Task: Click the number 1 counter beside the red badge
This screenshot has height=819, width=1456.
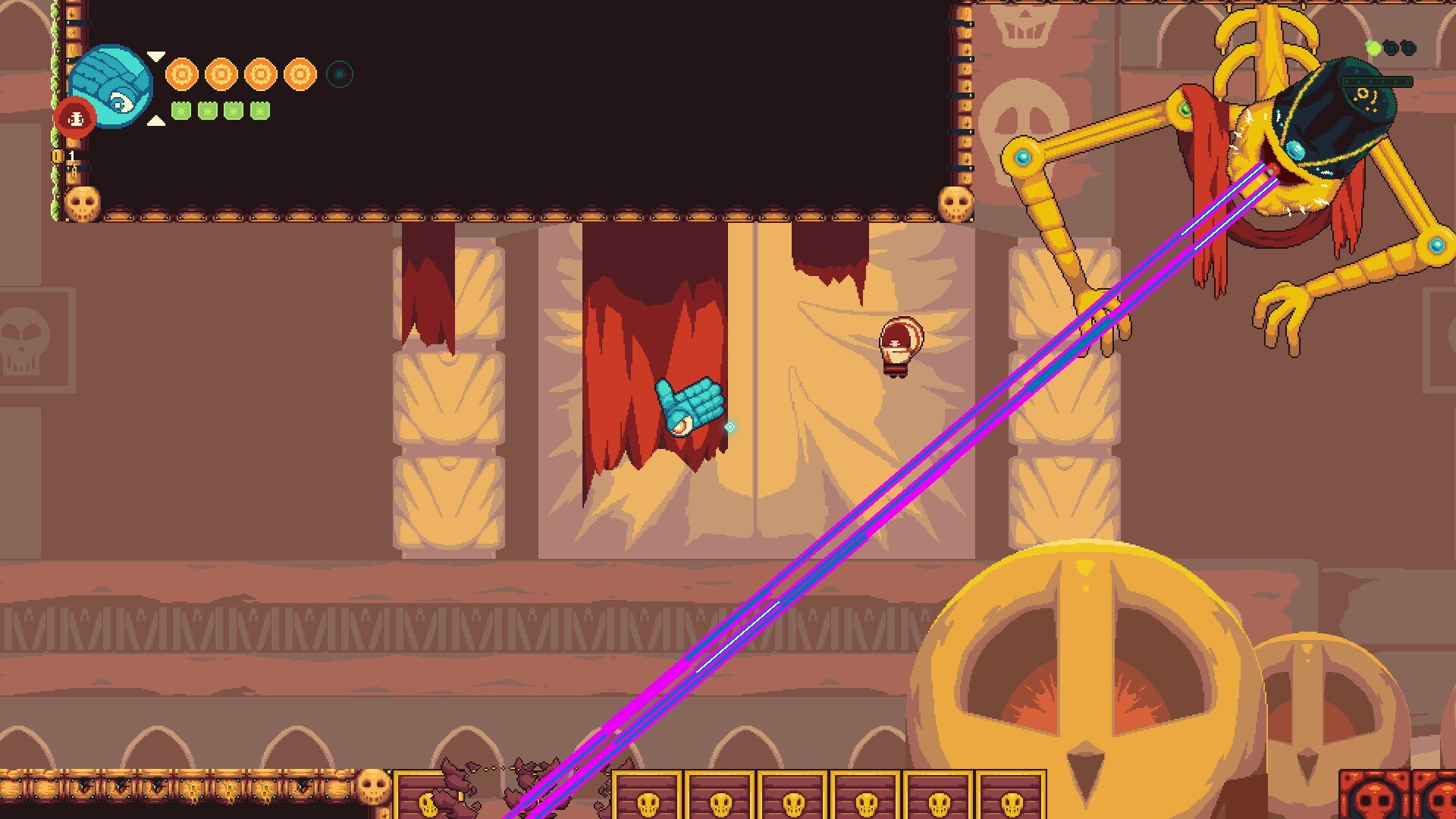Action: point(71,157)
